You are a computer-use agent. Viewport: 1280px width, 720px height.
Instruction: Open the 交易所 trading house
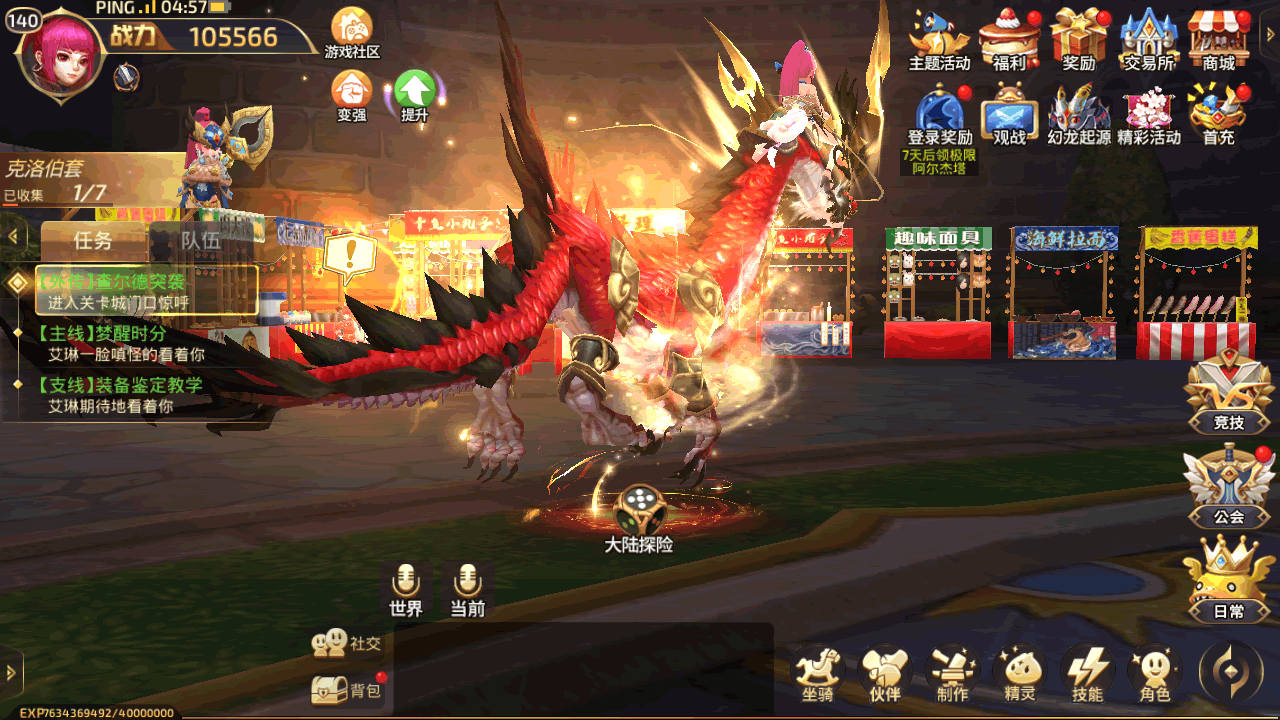(1148, 38)
